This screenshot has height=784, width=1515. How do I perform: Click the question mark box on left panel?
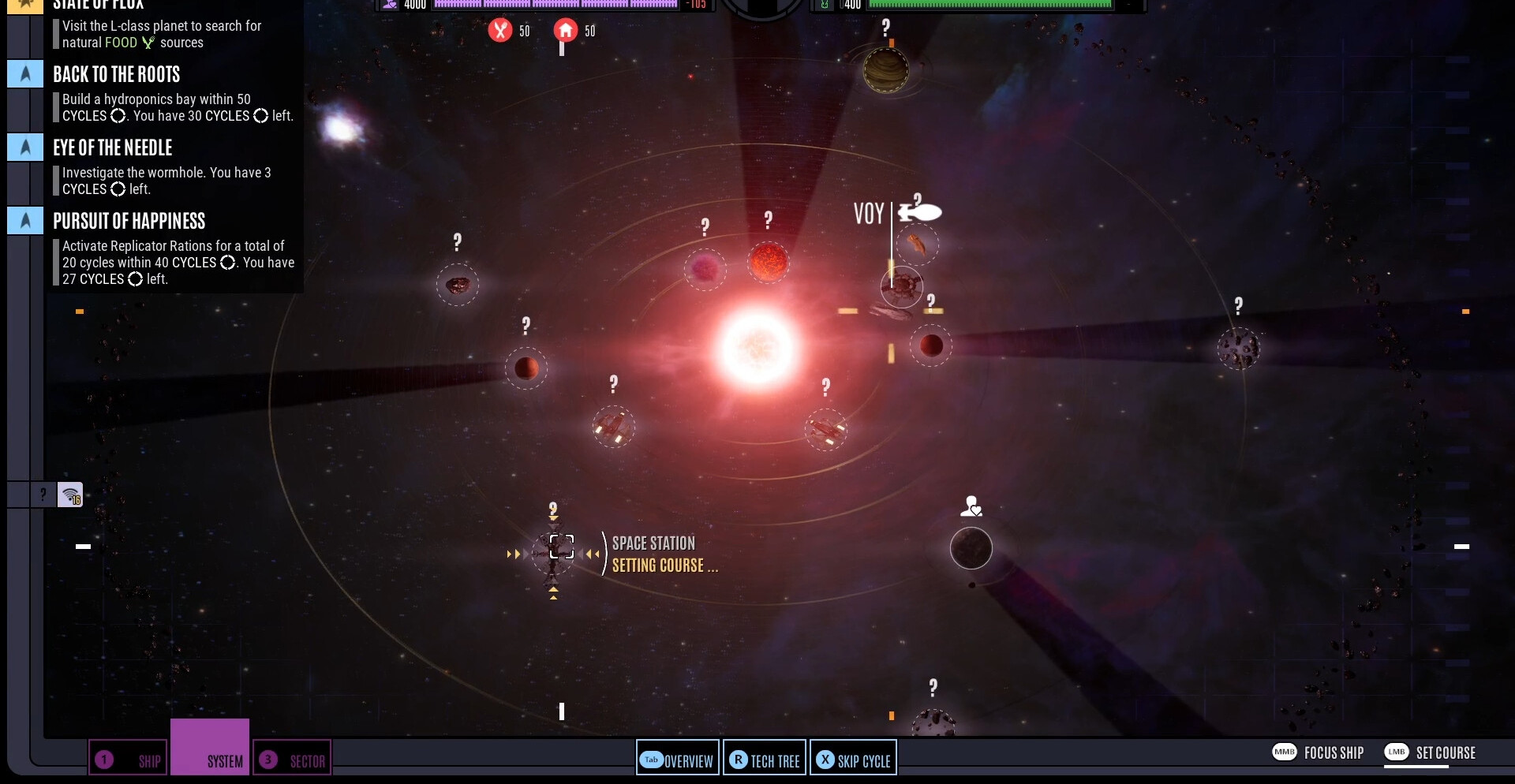43,495
